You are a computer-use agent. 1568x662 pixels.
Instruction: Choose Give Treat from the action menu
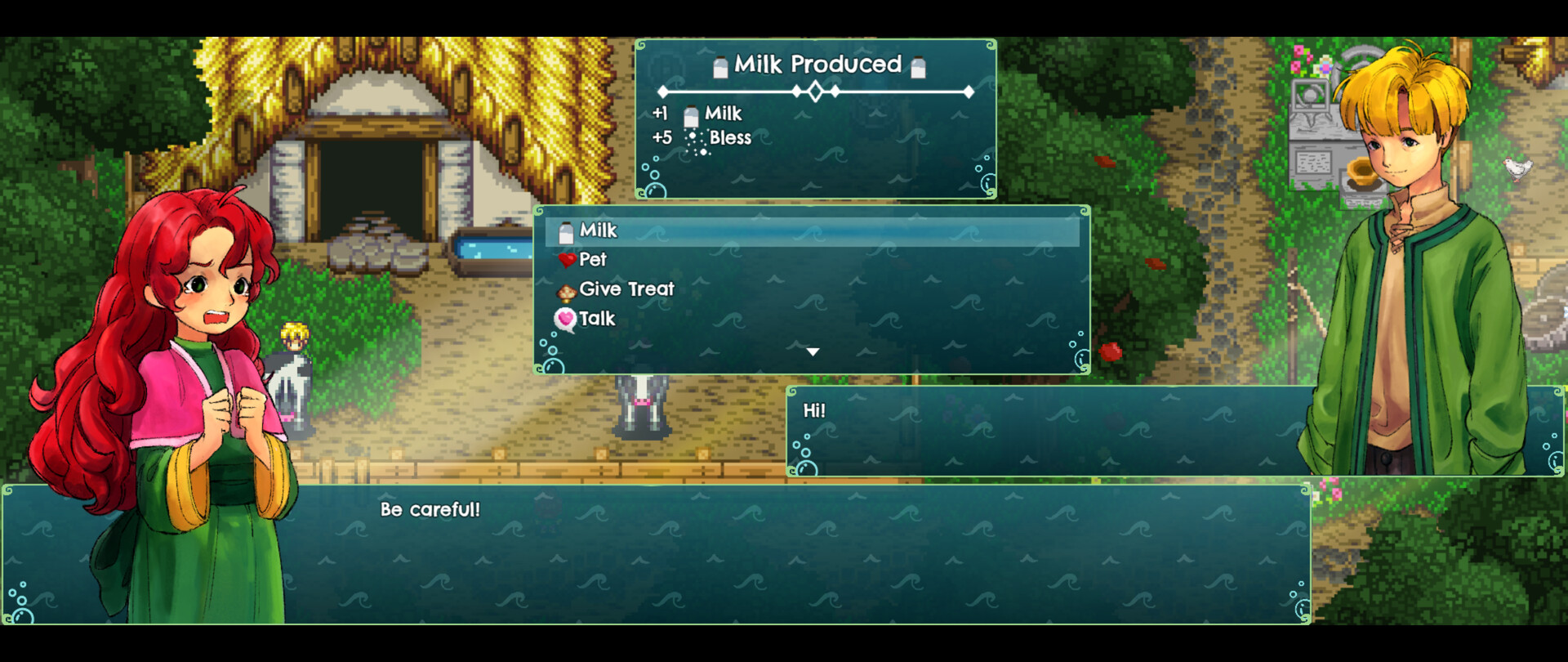[x=626, y=289]
